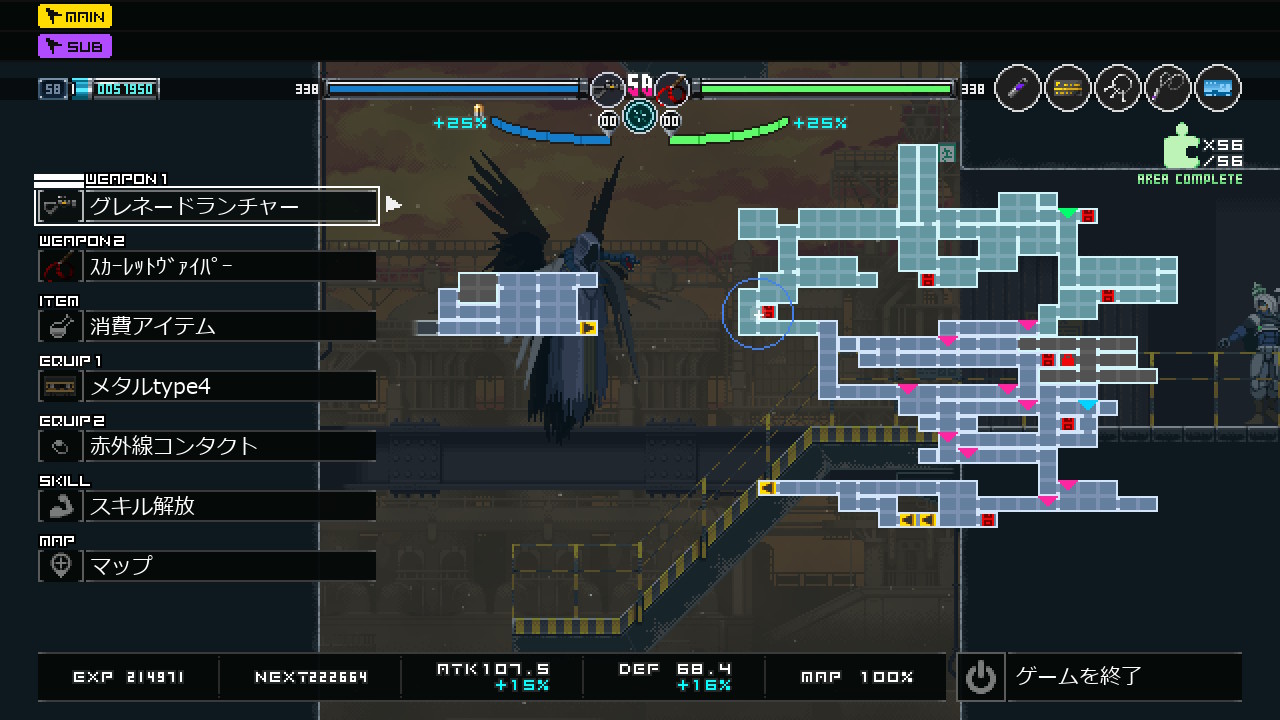
Task: Select the yellow cassette icon in the top-right row
Action: (x=1068, y=89)
